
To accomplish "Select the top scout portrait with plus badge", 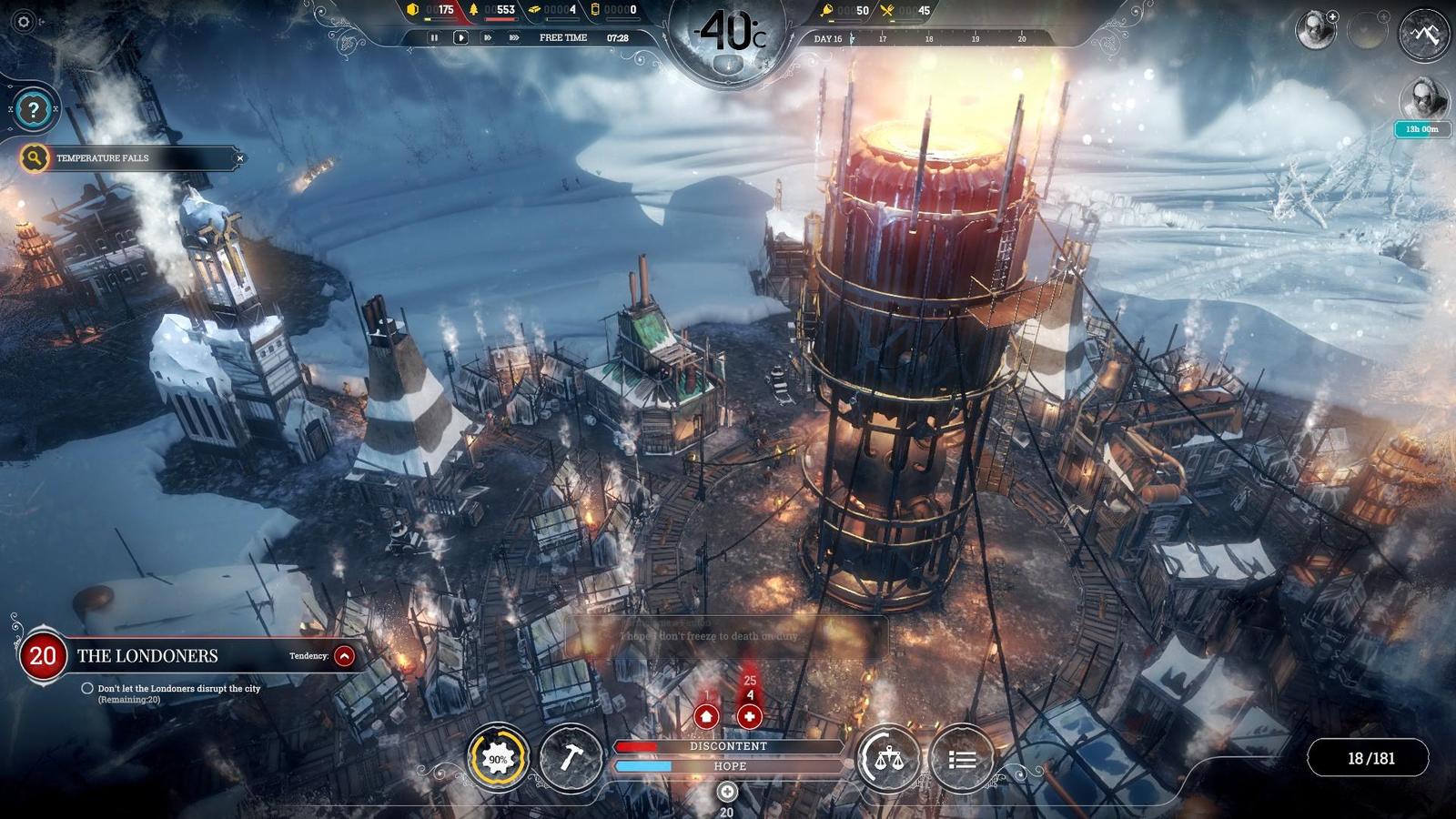I will [1315, 31].
